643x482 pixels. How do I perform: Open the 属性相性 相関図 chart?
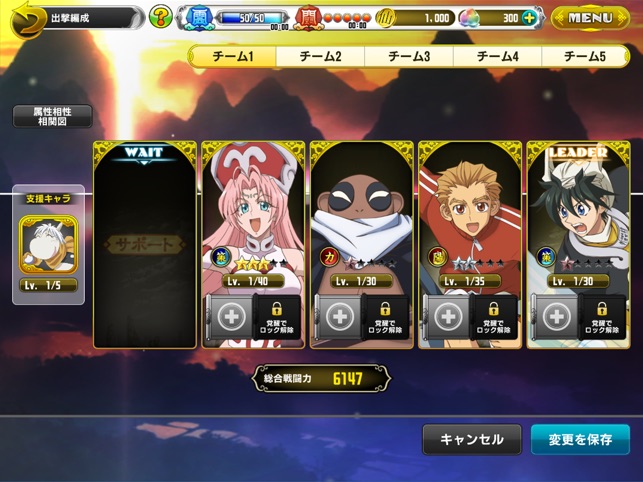point(52,116)
